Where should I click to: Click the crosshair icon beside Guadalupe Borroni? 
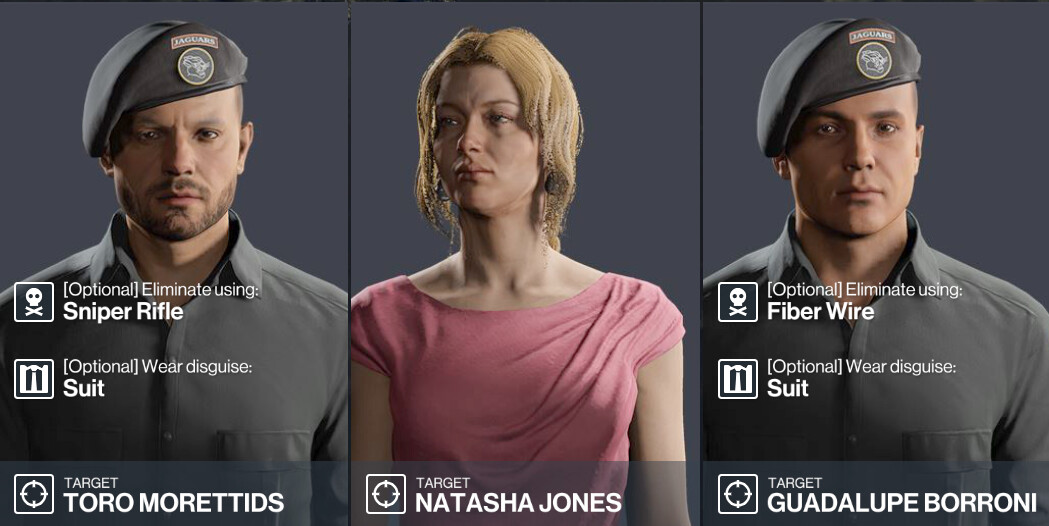coord(738,494)
